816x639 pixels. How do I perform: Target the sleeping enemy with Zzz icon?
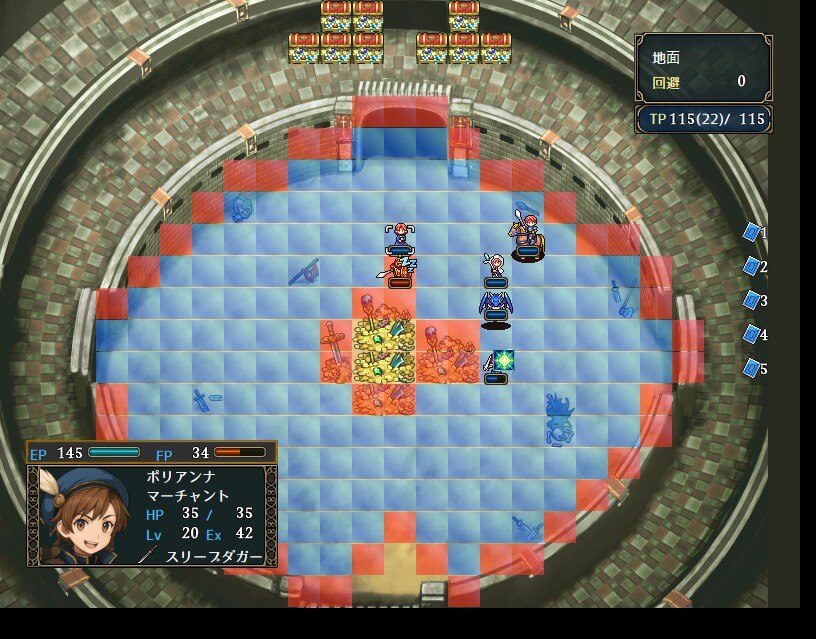tap(400, 270)
